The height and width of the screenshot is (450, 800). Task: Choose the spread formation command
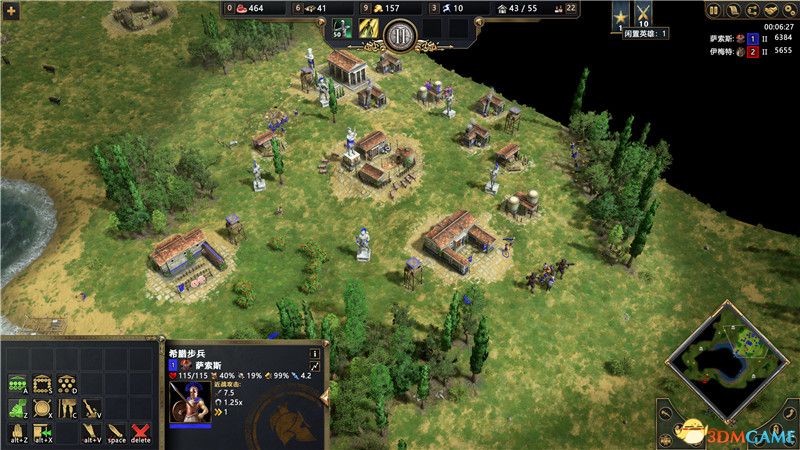pos(66,383)
